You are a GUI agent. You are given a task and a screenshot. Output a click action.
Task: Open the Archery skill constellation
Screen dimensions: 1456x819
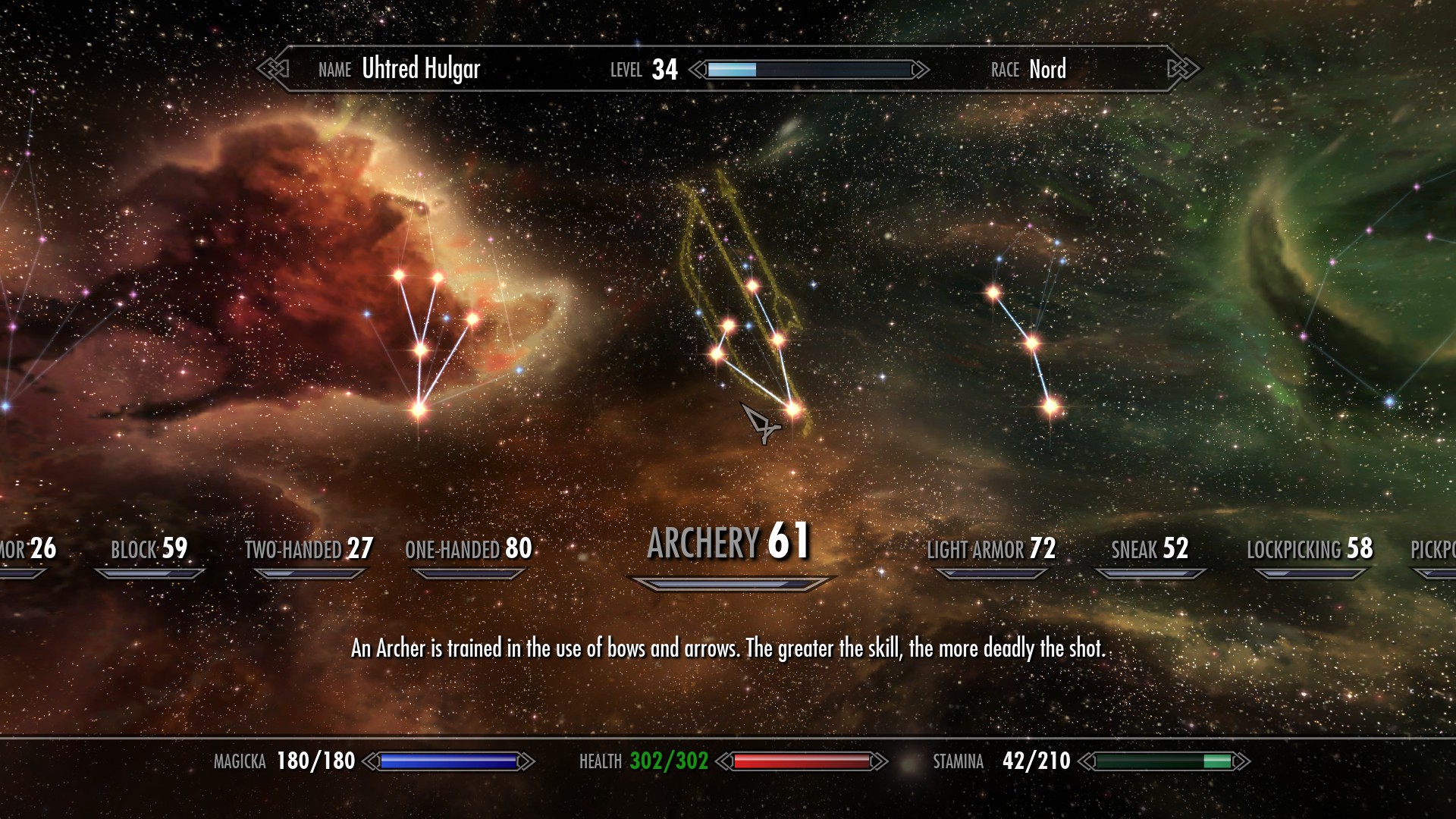point(729,542)
